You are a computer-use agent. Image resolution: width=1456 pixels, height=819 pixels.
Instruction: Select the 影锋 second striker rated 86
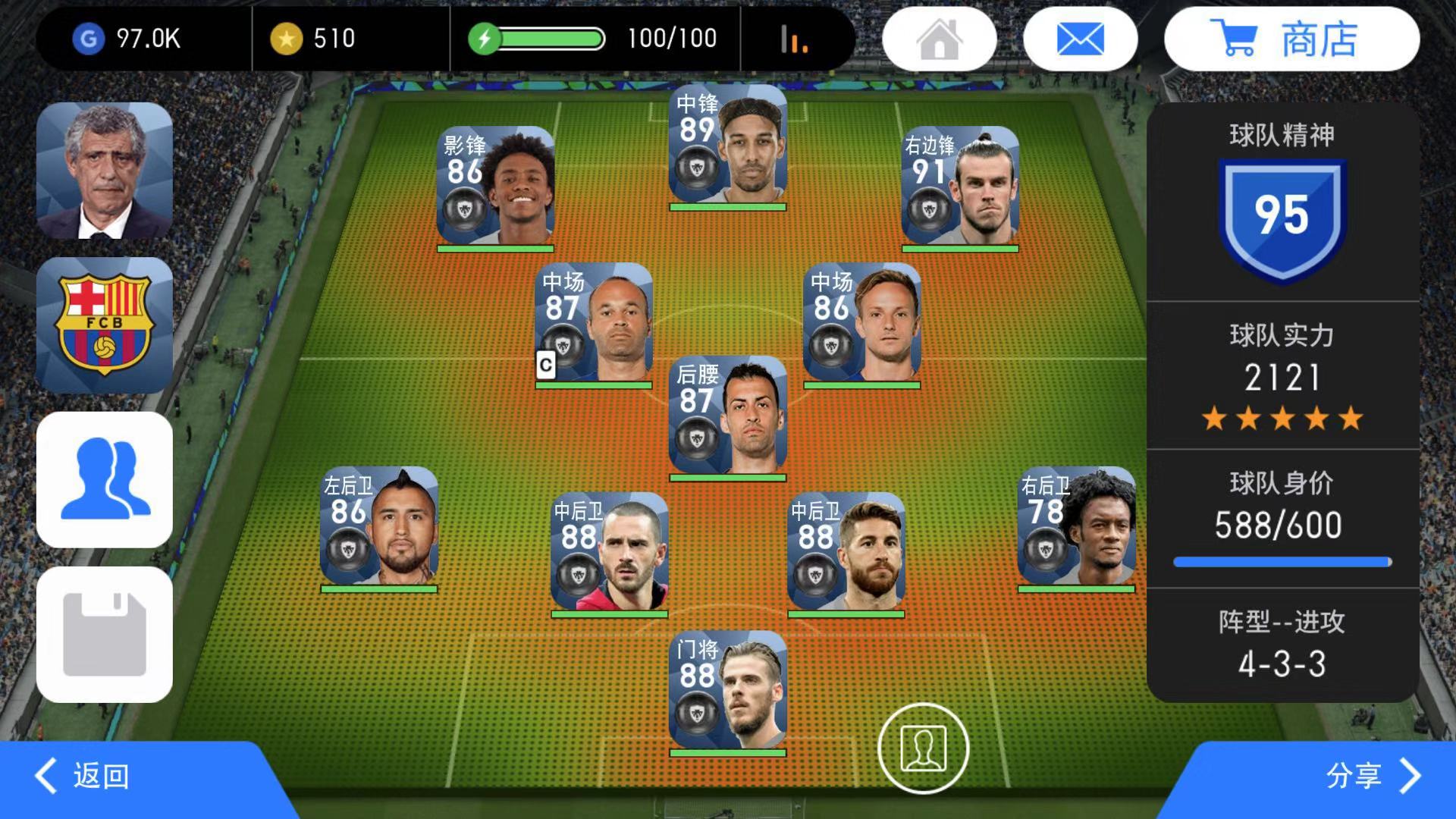click(x=496, y=188)
